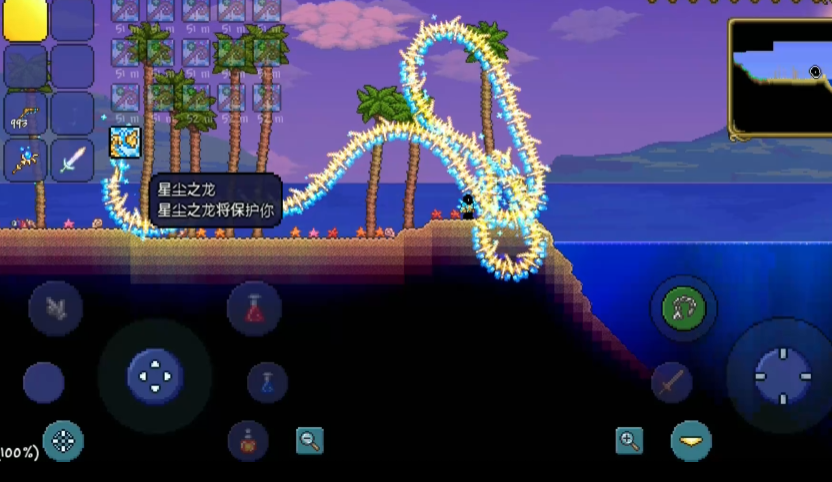Tap the yellow down-arrow drop button
The height and width of the screenshot is (482, 832).
[691, 440]
